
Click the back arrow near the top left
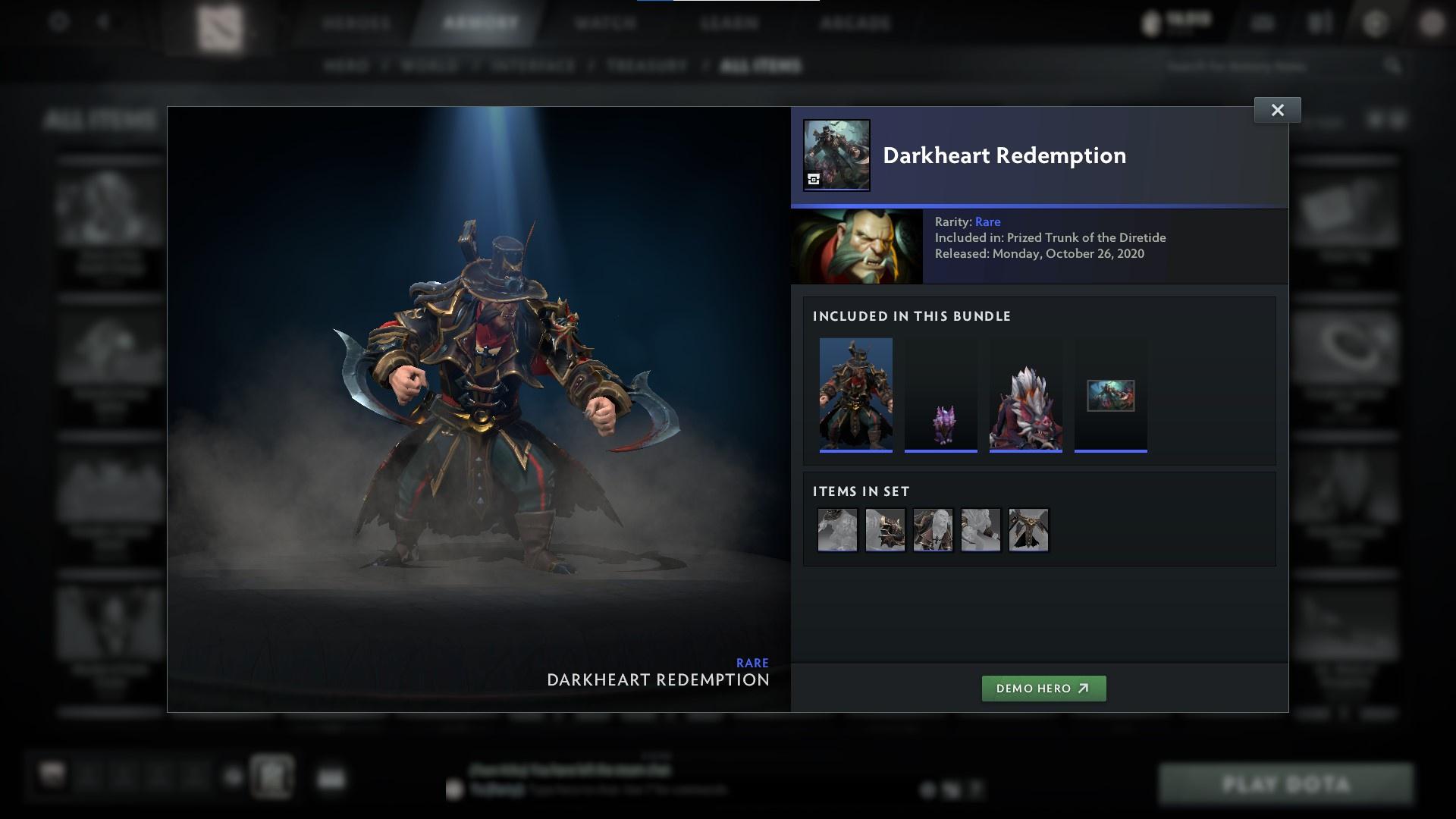(x=102, y=23)
